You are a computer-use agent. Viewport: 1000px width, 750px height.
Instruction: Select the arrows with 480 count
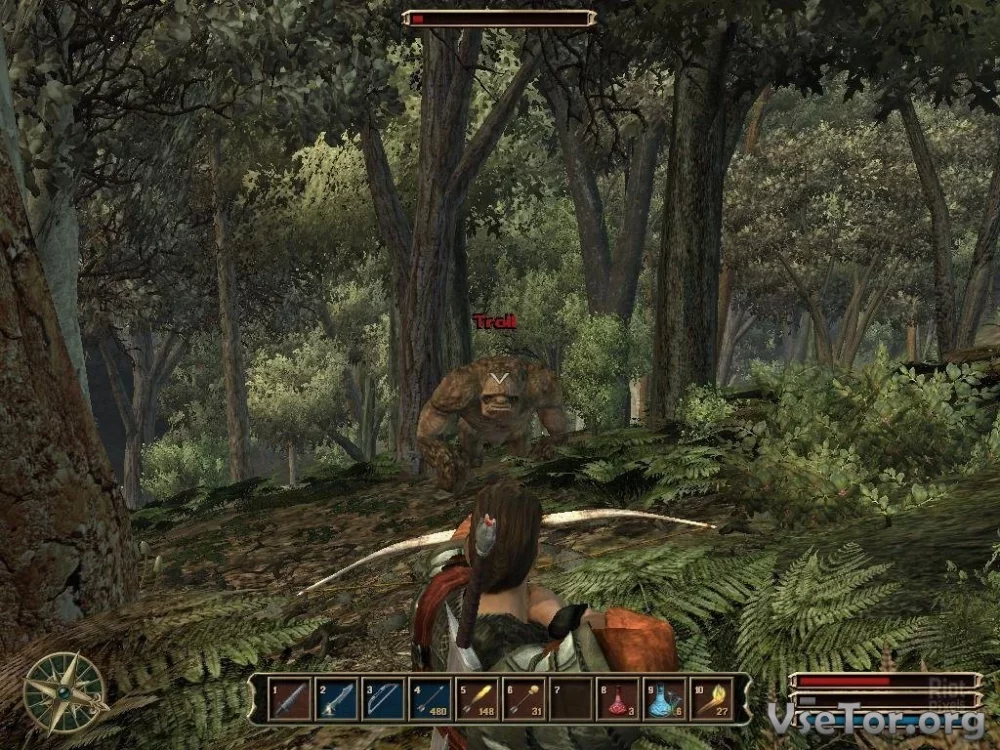click(x=430, y=699)
